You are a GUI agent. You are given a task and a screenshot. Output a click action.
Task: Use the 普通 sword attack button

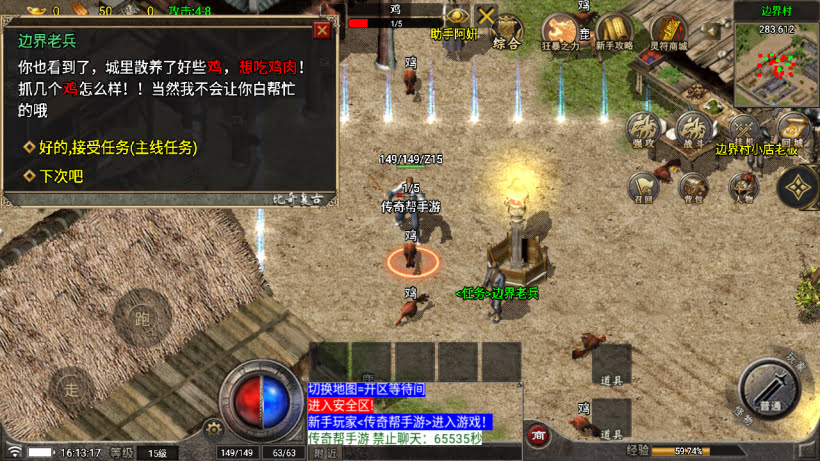coord(770,387)
